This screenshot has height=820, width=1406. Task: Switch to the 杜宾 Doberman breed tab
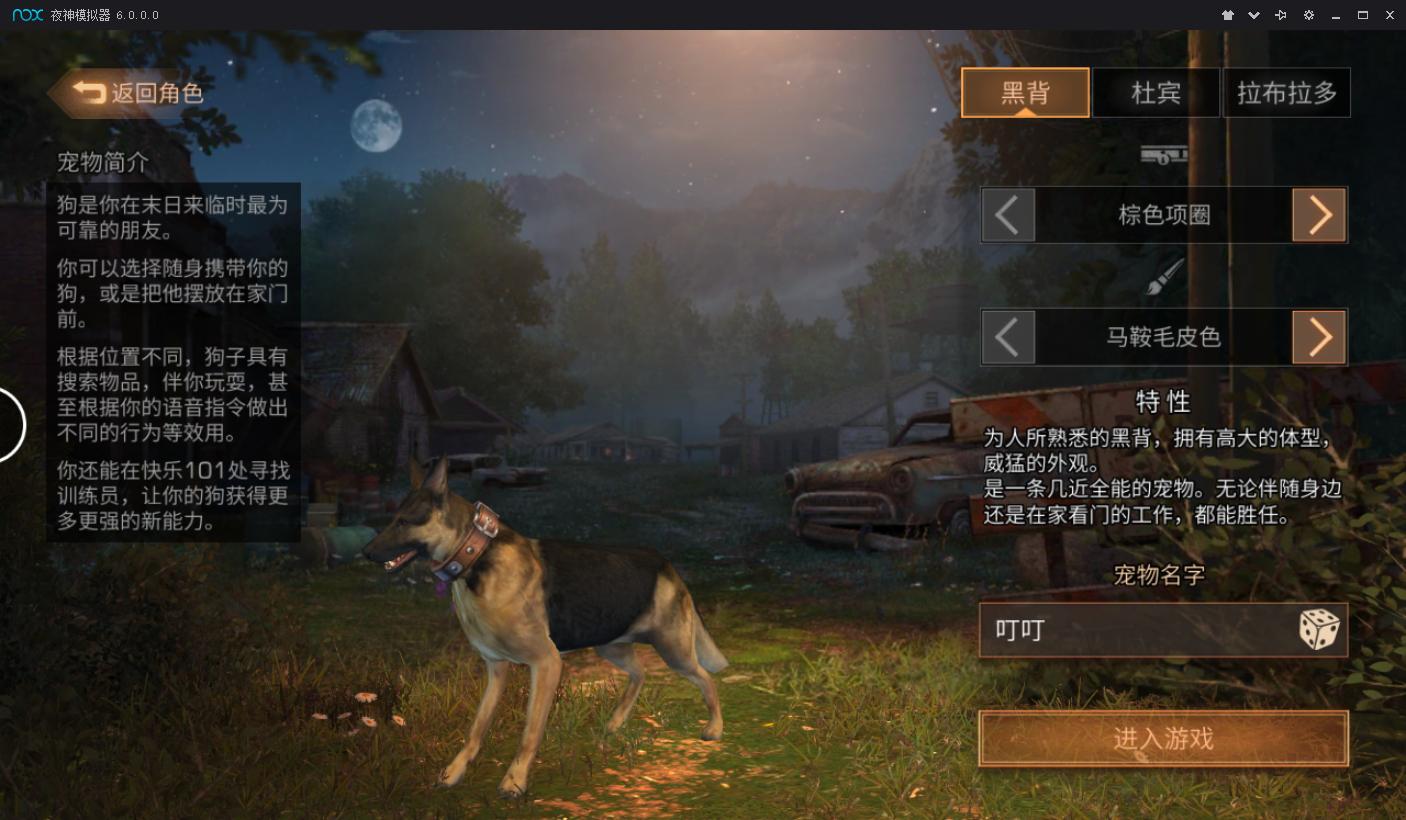coord(1156,92)
